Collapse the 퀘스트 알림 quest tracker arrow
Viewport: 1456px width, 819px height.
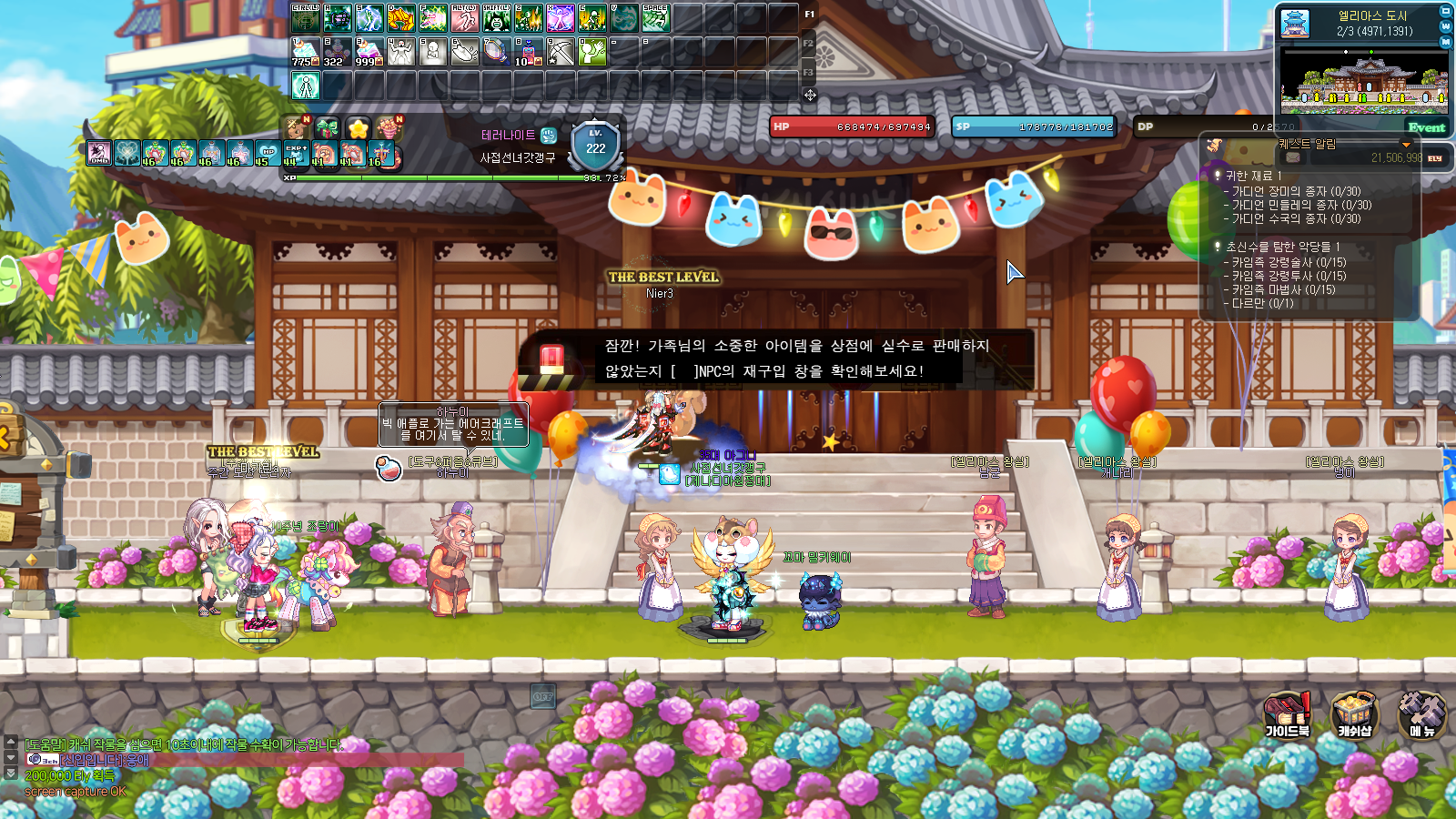point(1406,145)
